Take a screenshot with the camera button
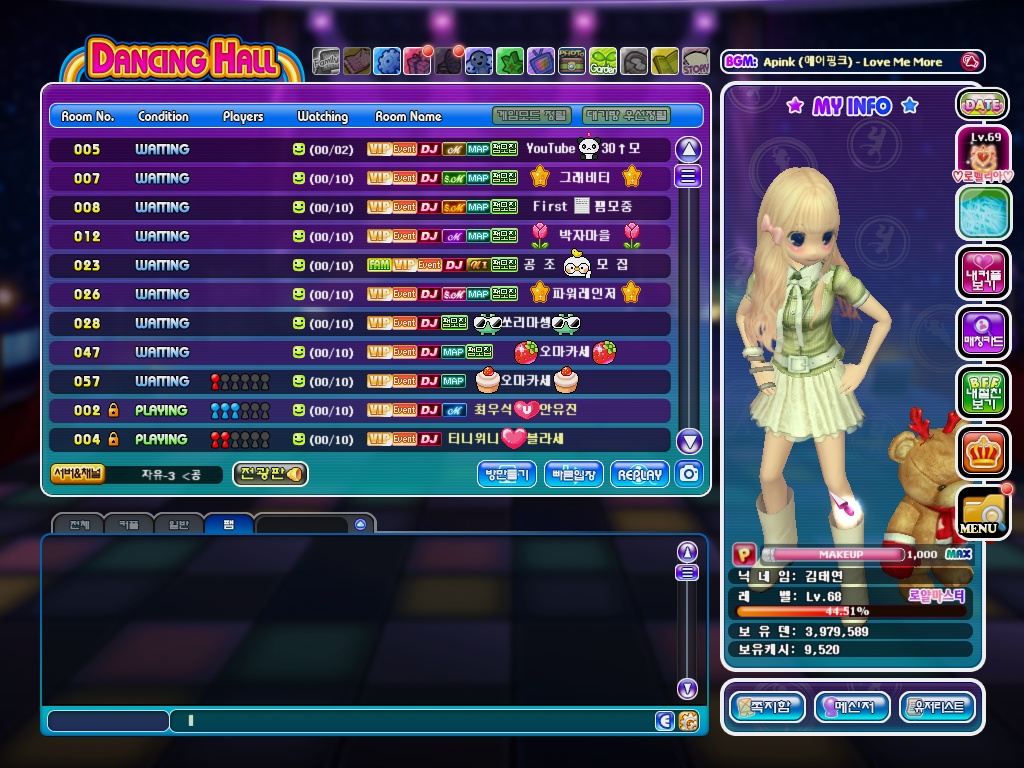This screenshot has height=768, width=1024. 688,474
